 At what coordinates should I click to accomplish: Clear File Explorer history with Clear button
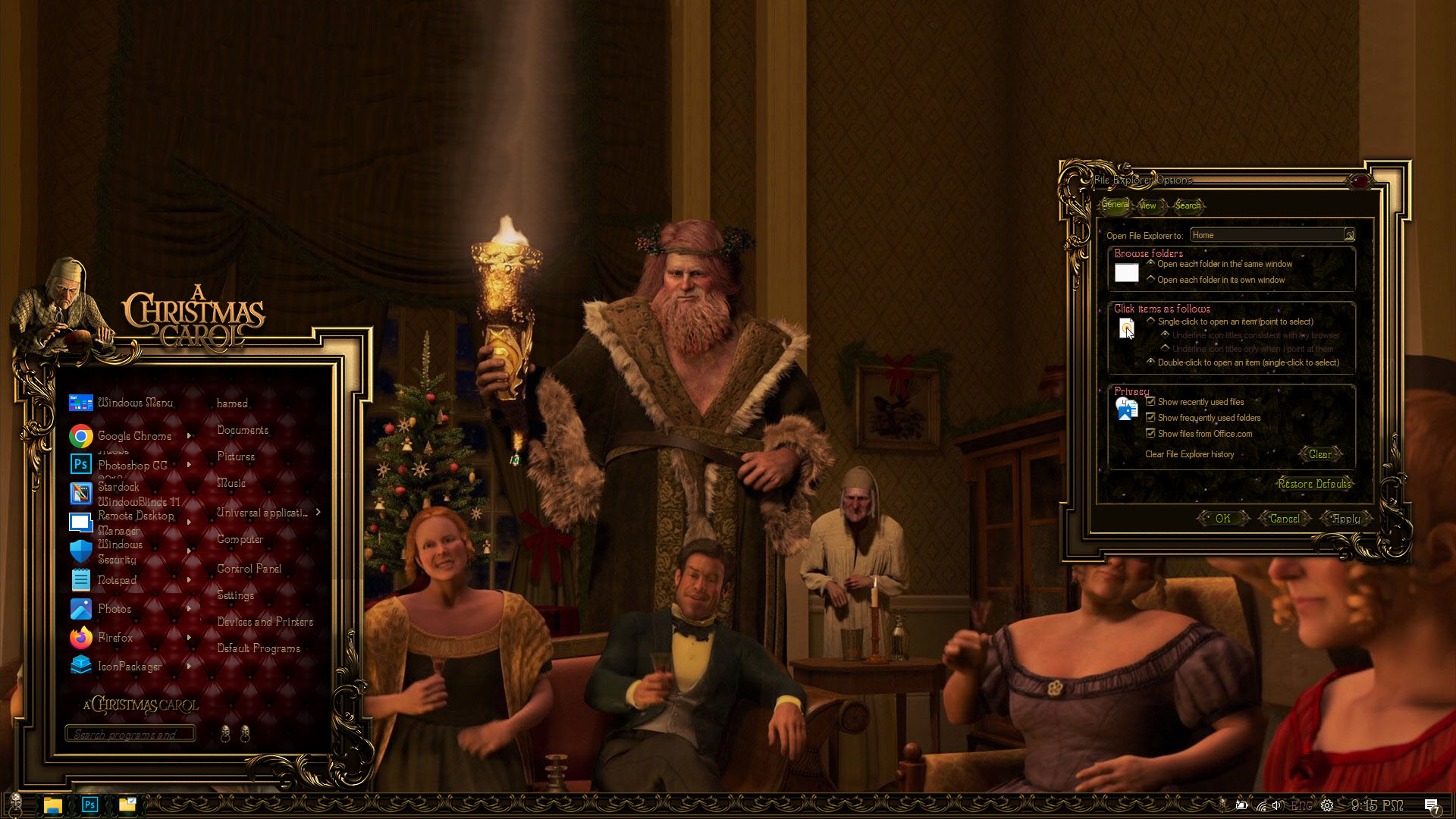(1319, 454)
